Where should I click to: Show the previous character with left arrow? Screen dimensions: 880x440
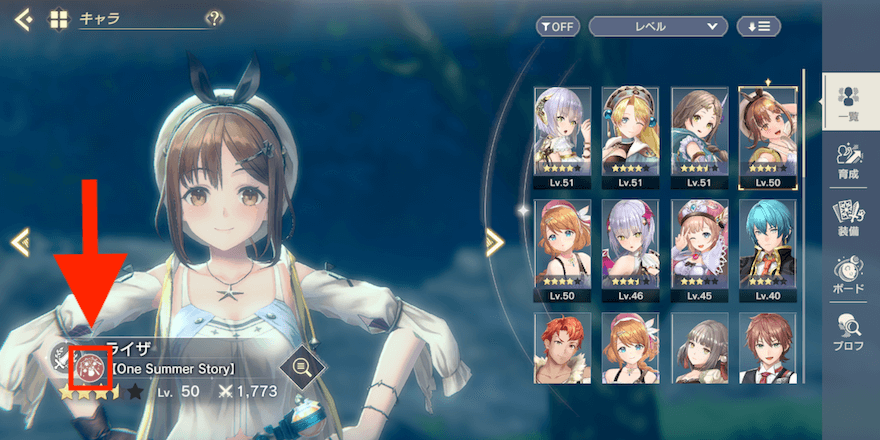pyautogui.click(x=19, y=241)
